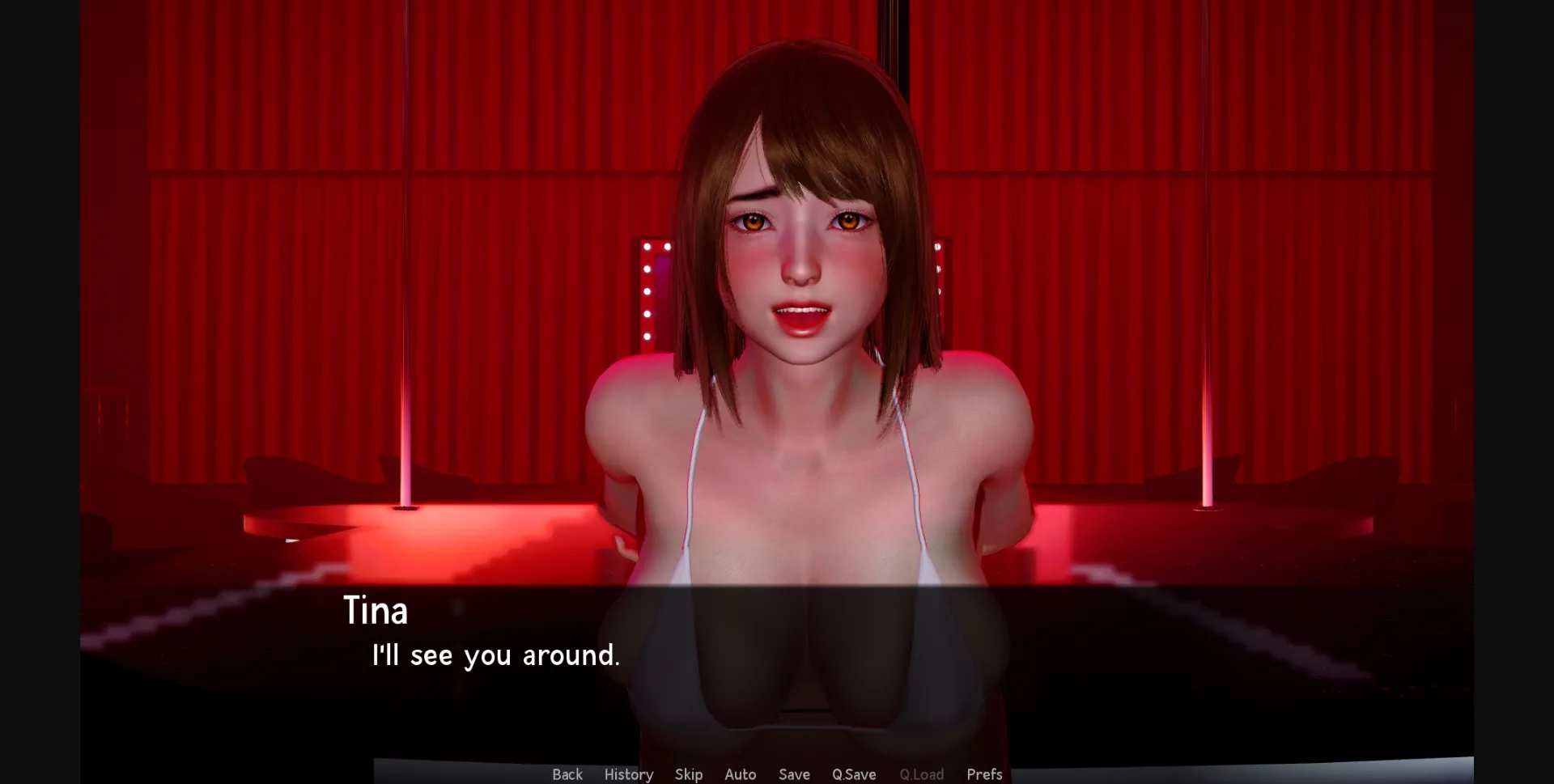Image resolution: width=1554 pixels, height=784 pixels.
Task: Click Prefs to adjust text speed
Action: point(984,774)
